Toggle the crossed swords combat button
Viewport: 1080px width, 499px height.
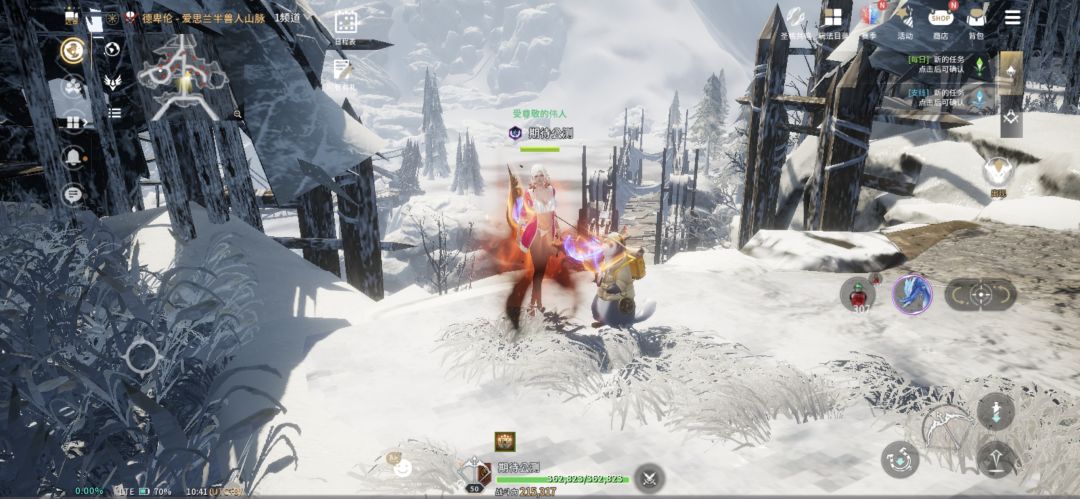[649, 477]
